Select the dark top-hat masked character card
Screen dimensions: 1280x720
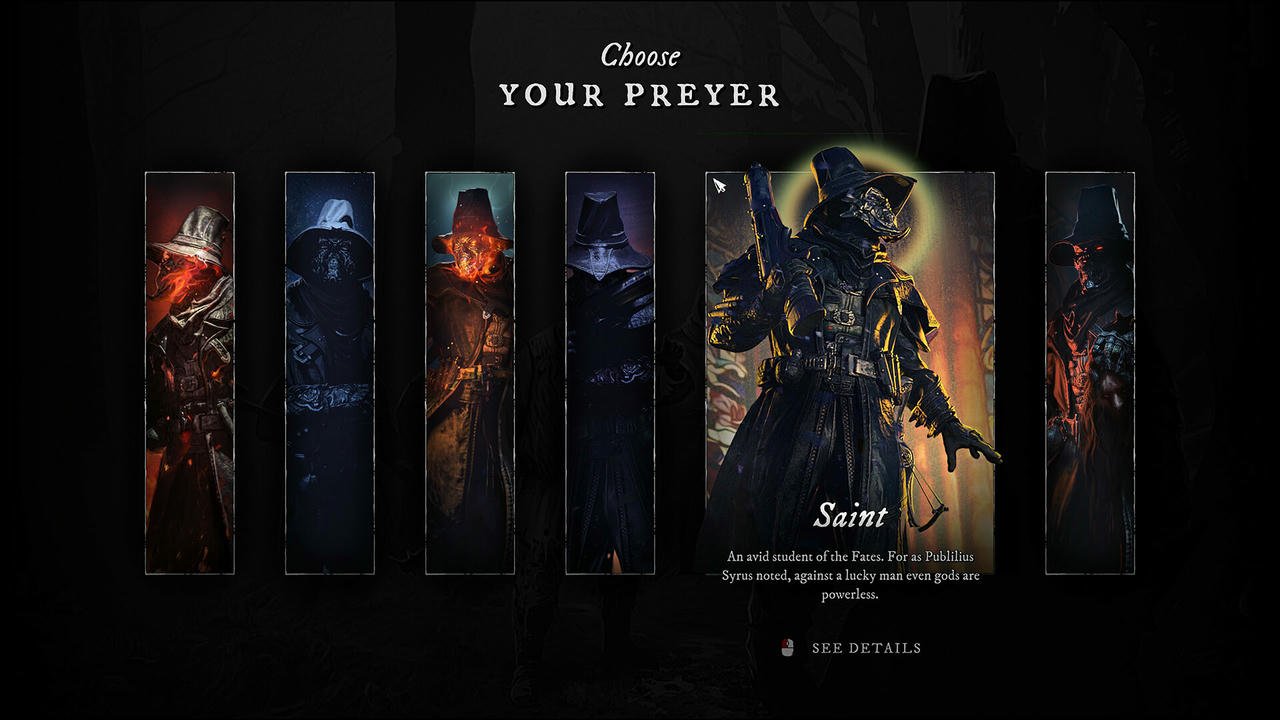point(610,372)
